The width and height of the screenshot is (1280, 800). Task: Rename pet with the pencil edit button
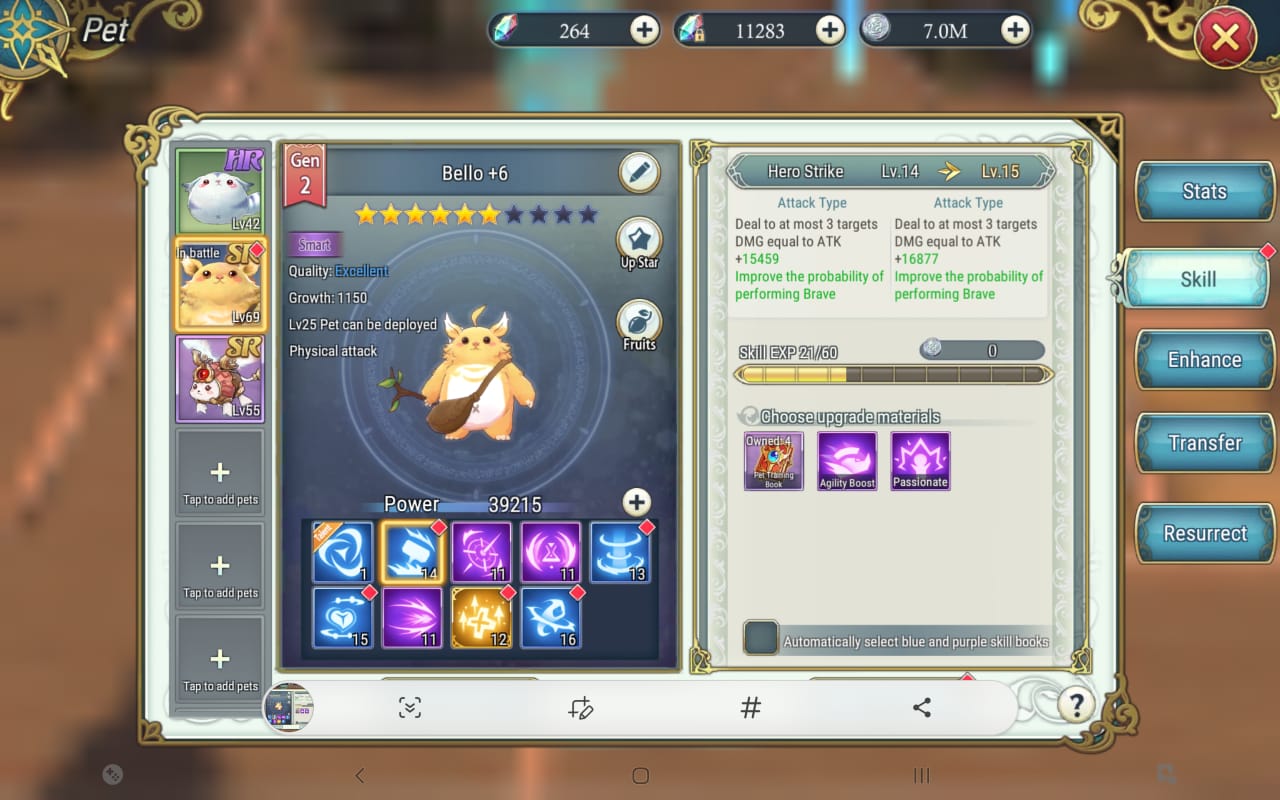tap(639, 173)
